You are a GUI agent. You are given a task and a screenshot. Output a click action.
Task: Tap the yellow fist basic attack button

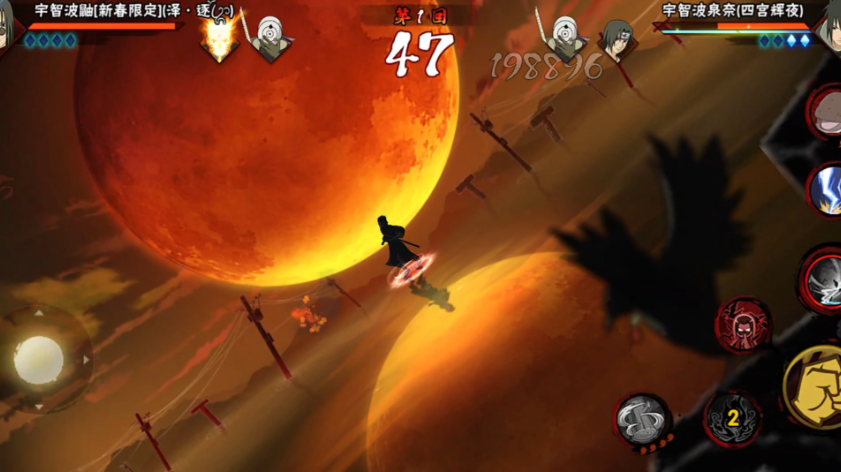coord(815,388)
